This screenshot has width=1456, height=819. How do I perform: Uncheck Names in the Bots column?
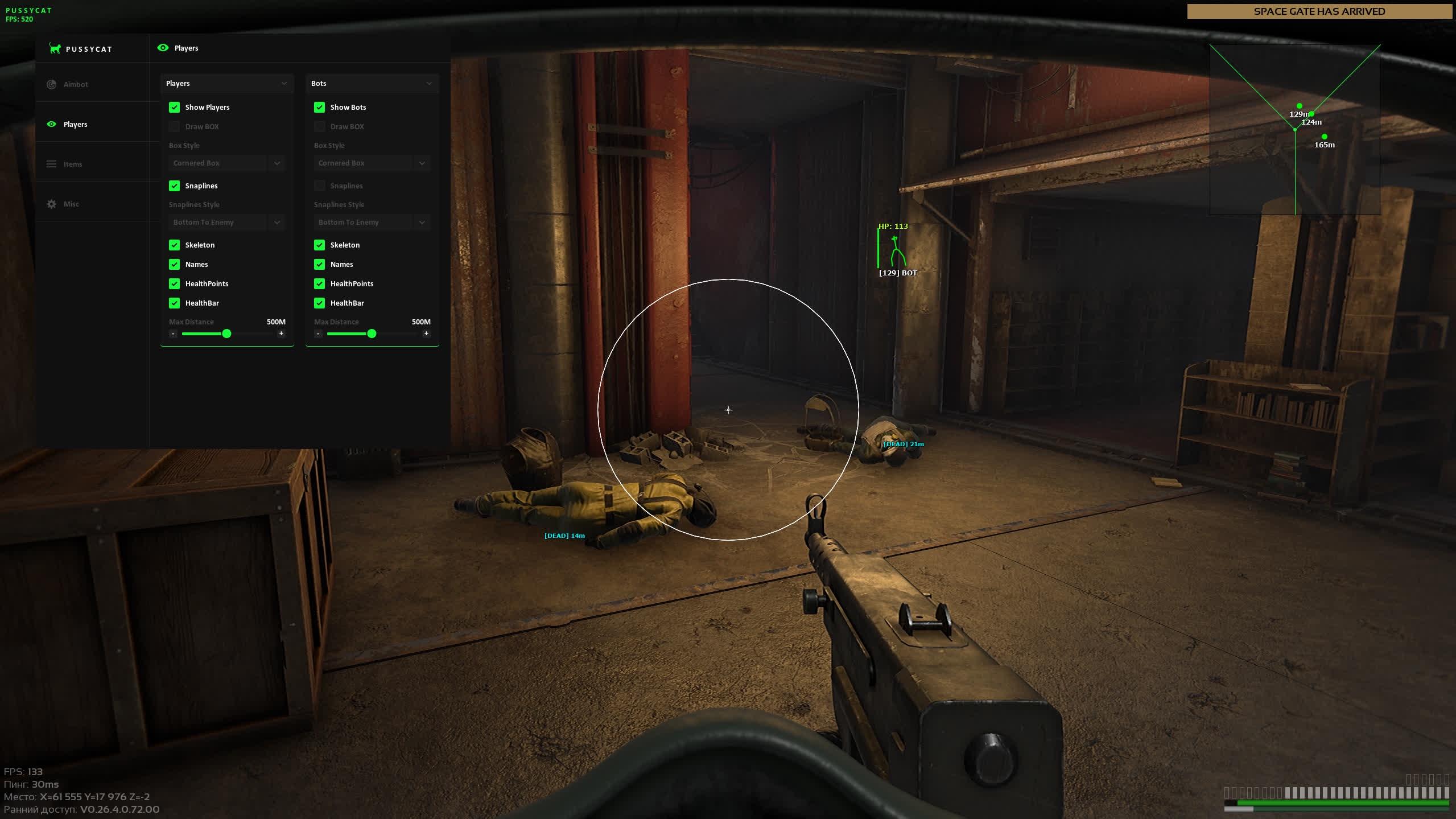click(319, 264)
